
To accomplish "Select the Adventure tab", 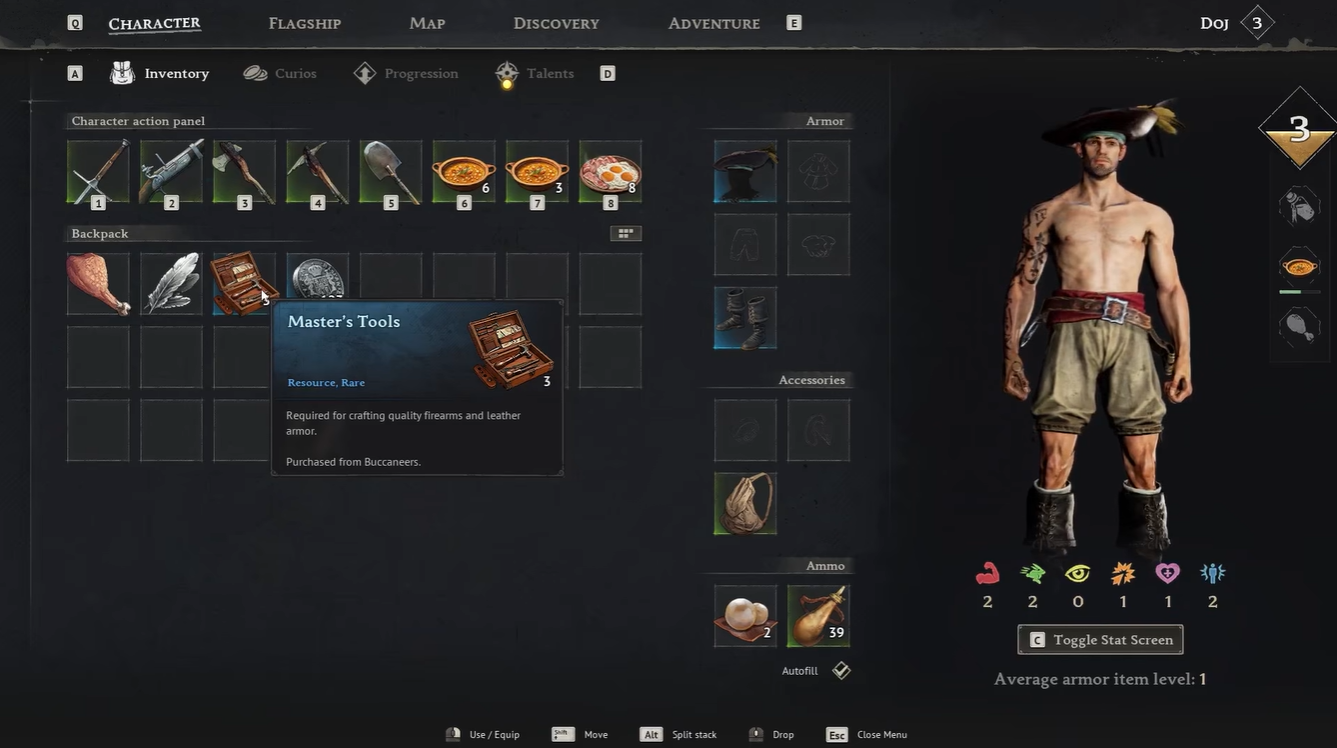I will pyautogui.click(x=714, y=23).
